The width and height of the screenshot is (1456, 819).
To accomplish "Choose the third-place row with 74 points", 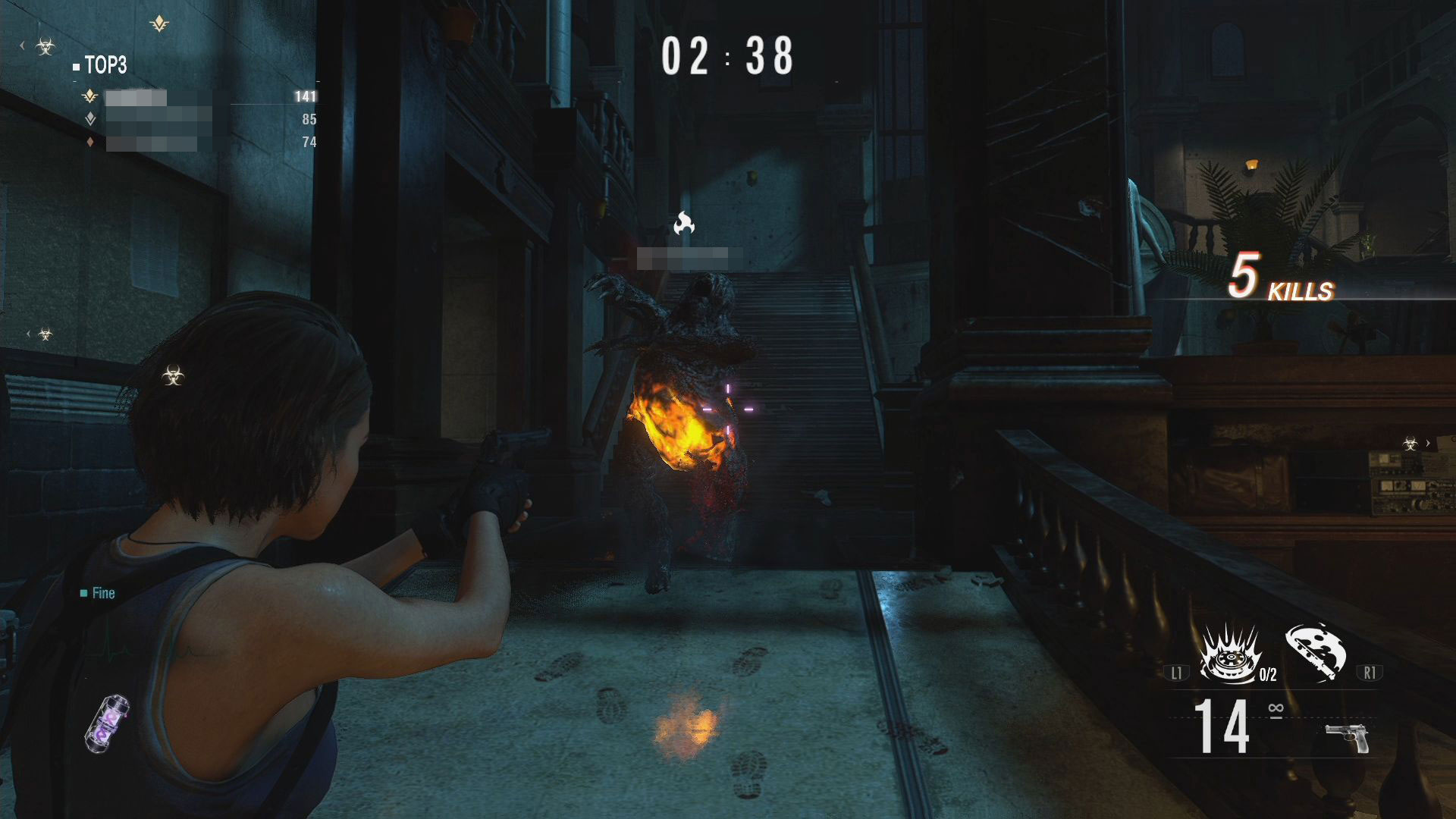I will [x=199, y=143].
